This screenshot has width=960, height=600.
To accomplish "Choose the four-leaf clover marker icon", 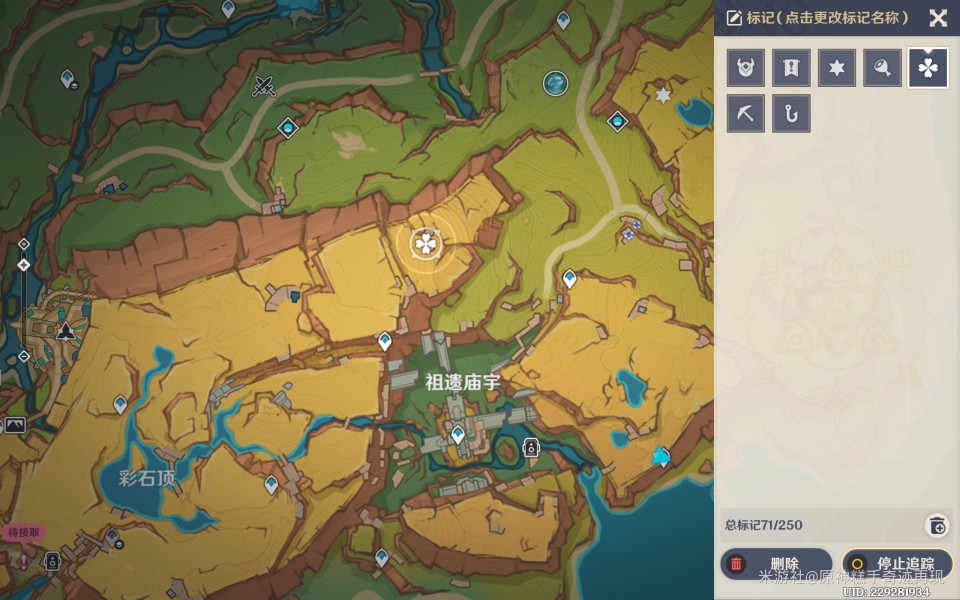I will point(928,68).
